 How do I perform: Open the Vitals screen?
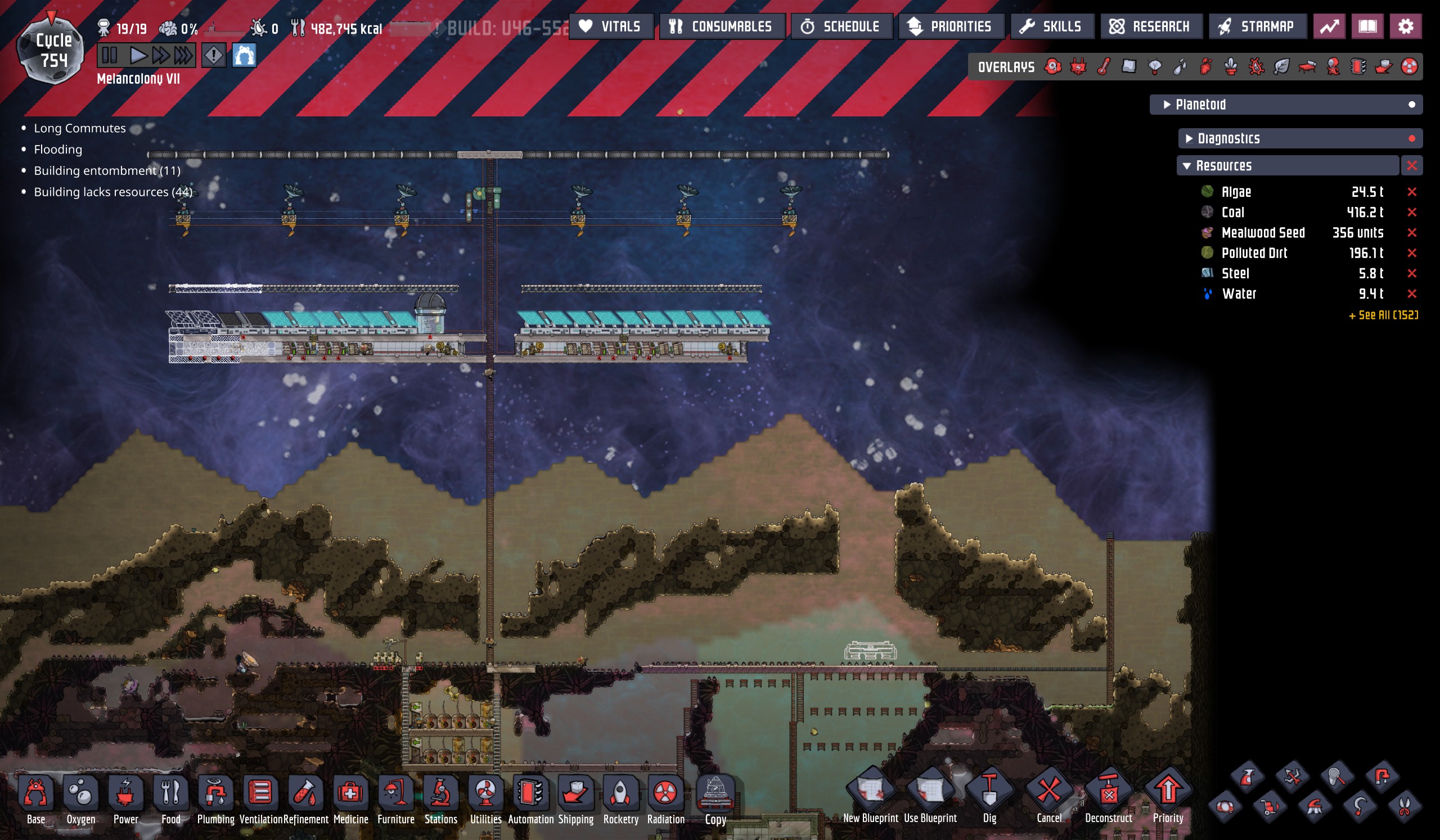click(x=610, y=26)
